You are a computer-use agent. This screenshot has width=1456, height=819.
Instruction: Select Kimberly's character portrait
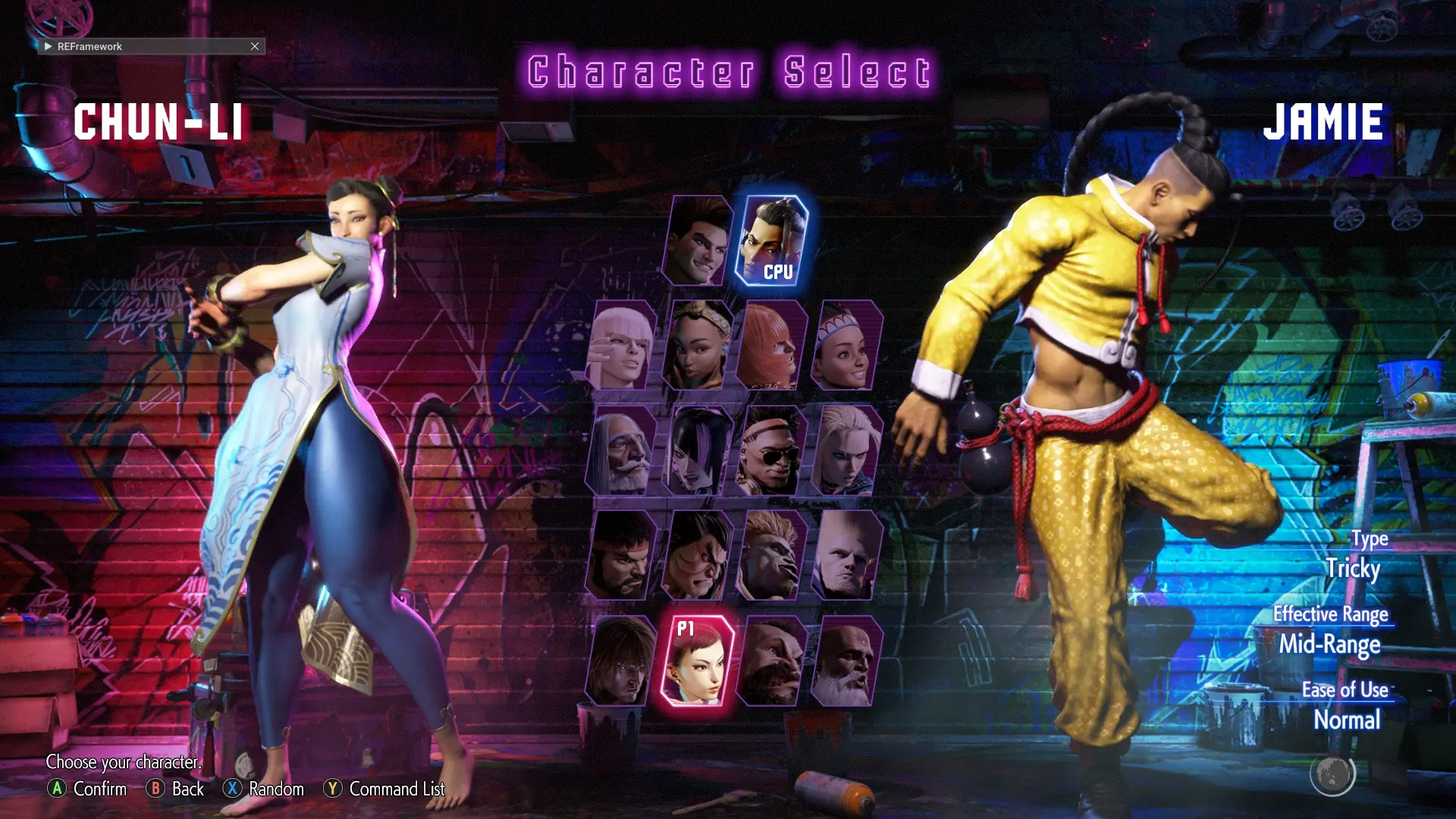pos(698,346)
